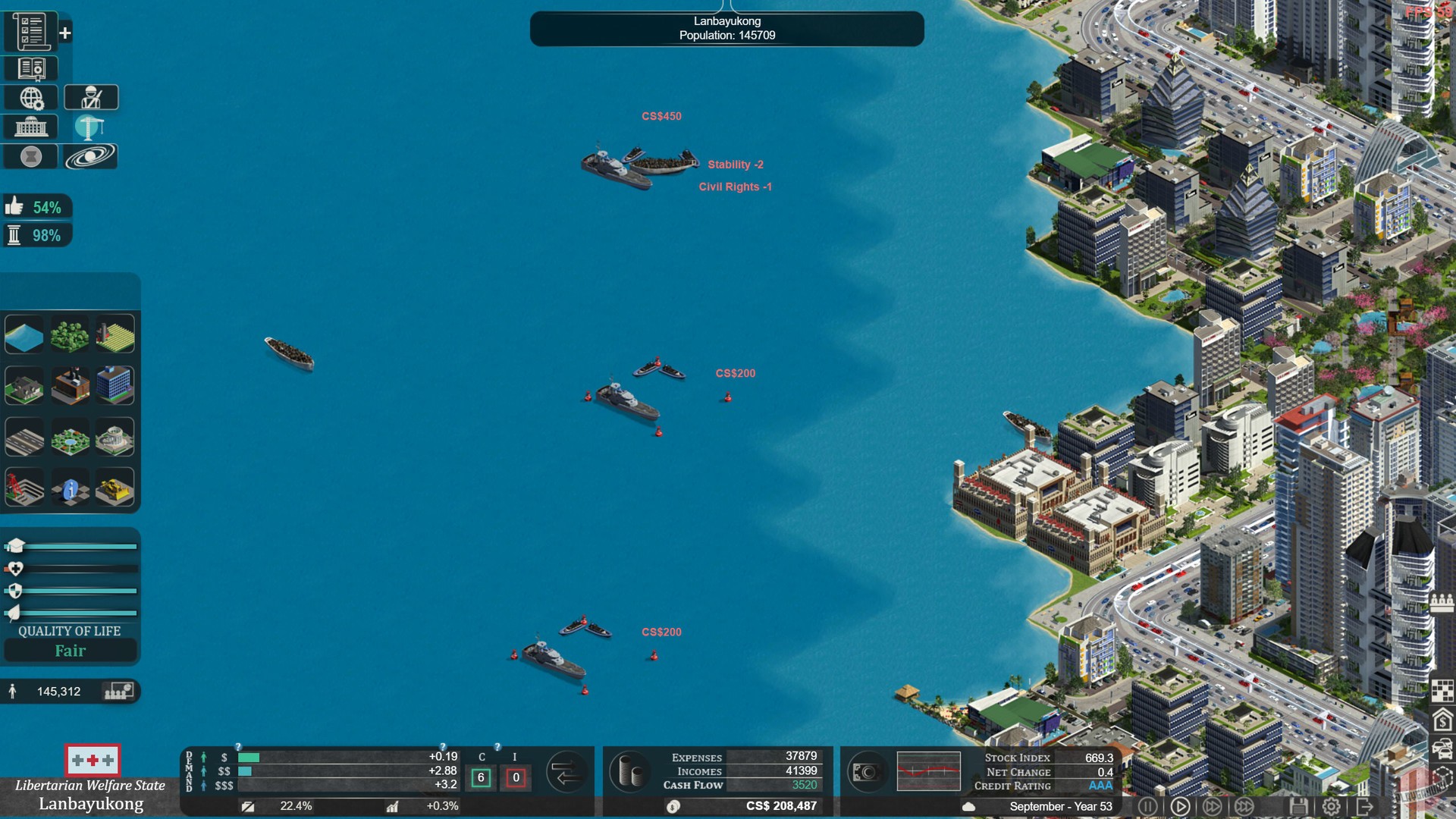The width and height of the screenshot is (1456, 819).
Task: Open the question mark tooltip above demand bars
Action: [240, 745]
